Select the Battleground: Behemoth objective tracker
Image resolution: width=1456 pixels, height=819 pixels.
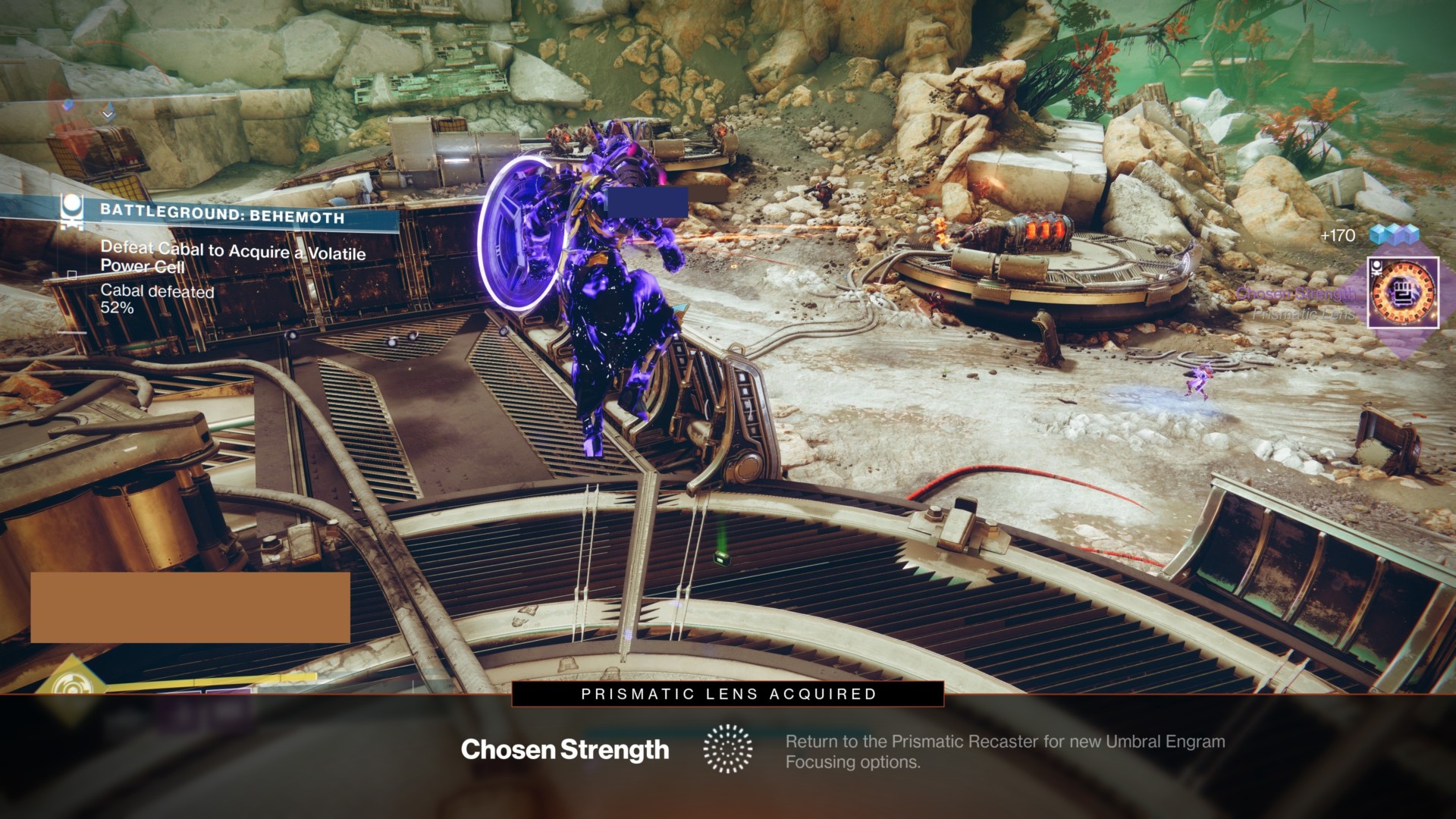224,215
